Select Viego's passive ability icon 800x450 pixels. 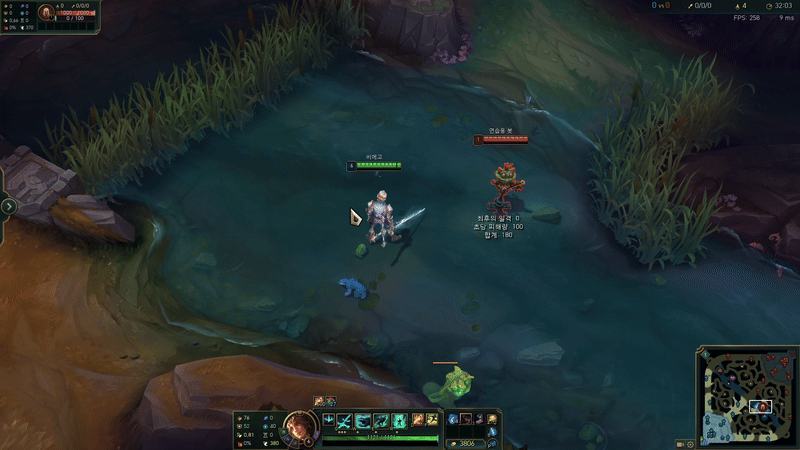[328, 420]
